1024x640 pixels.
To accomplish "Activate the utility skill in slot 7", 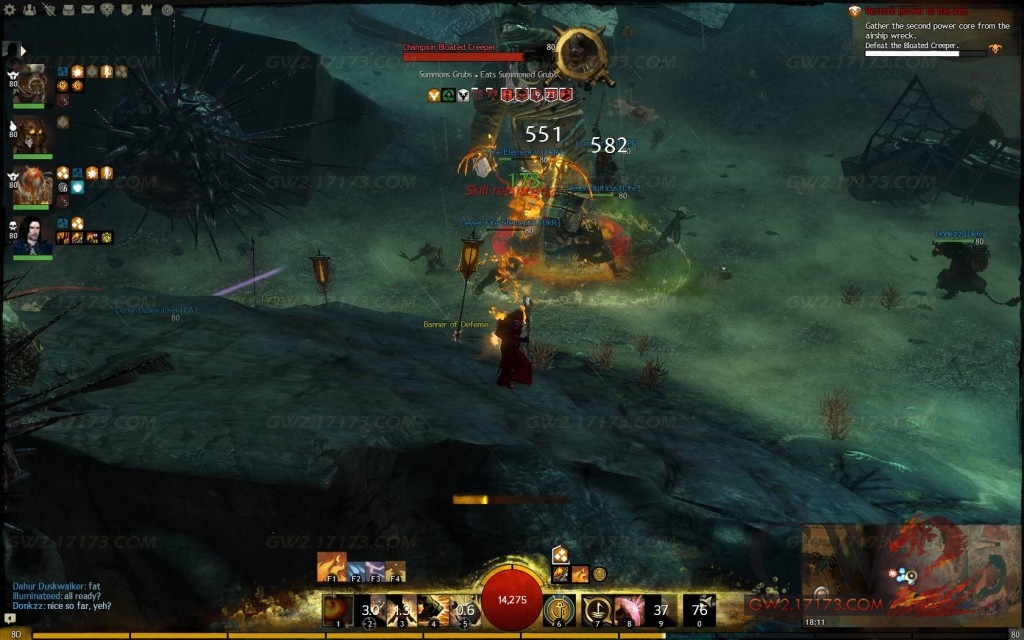I will tap(597, 609).
